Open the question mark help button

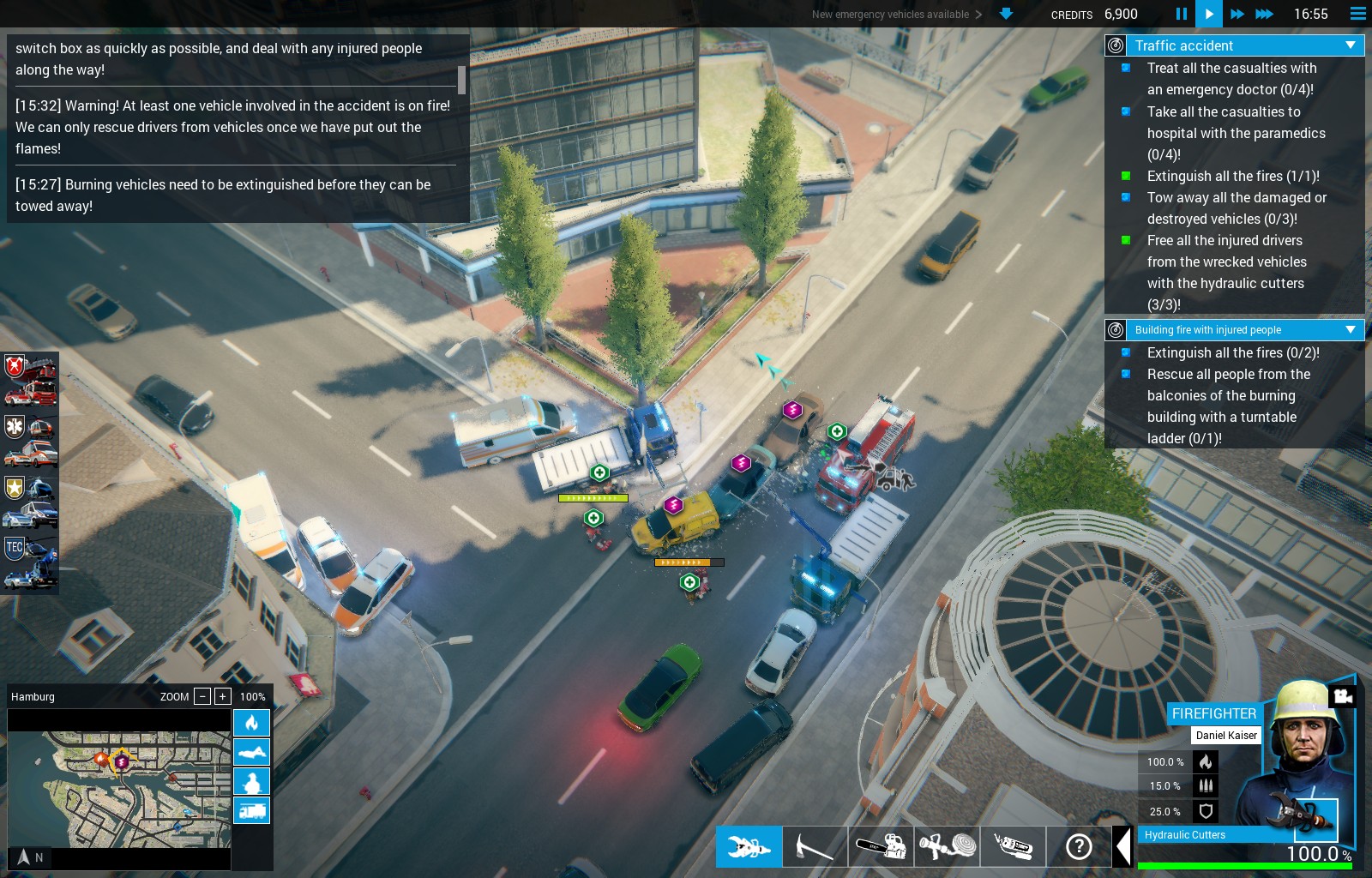coord(1079,847)
